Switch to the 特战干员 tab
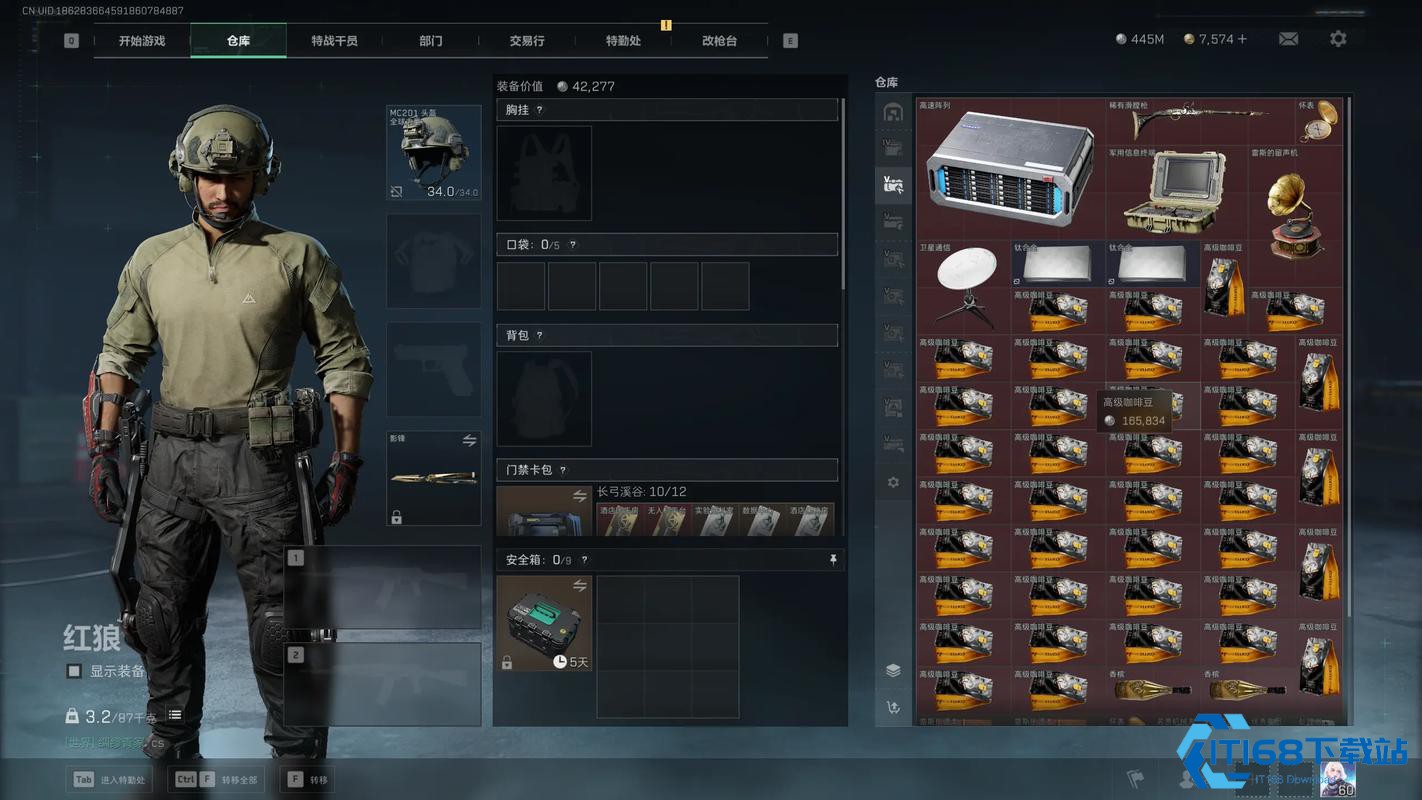Viewport: 1422px width, 800px height. 334,41
